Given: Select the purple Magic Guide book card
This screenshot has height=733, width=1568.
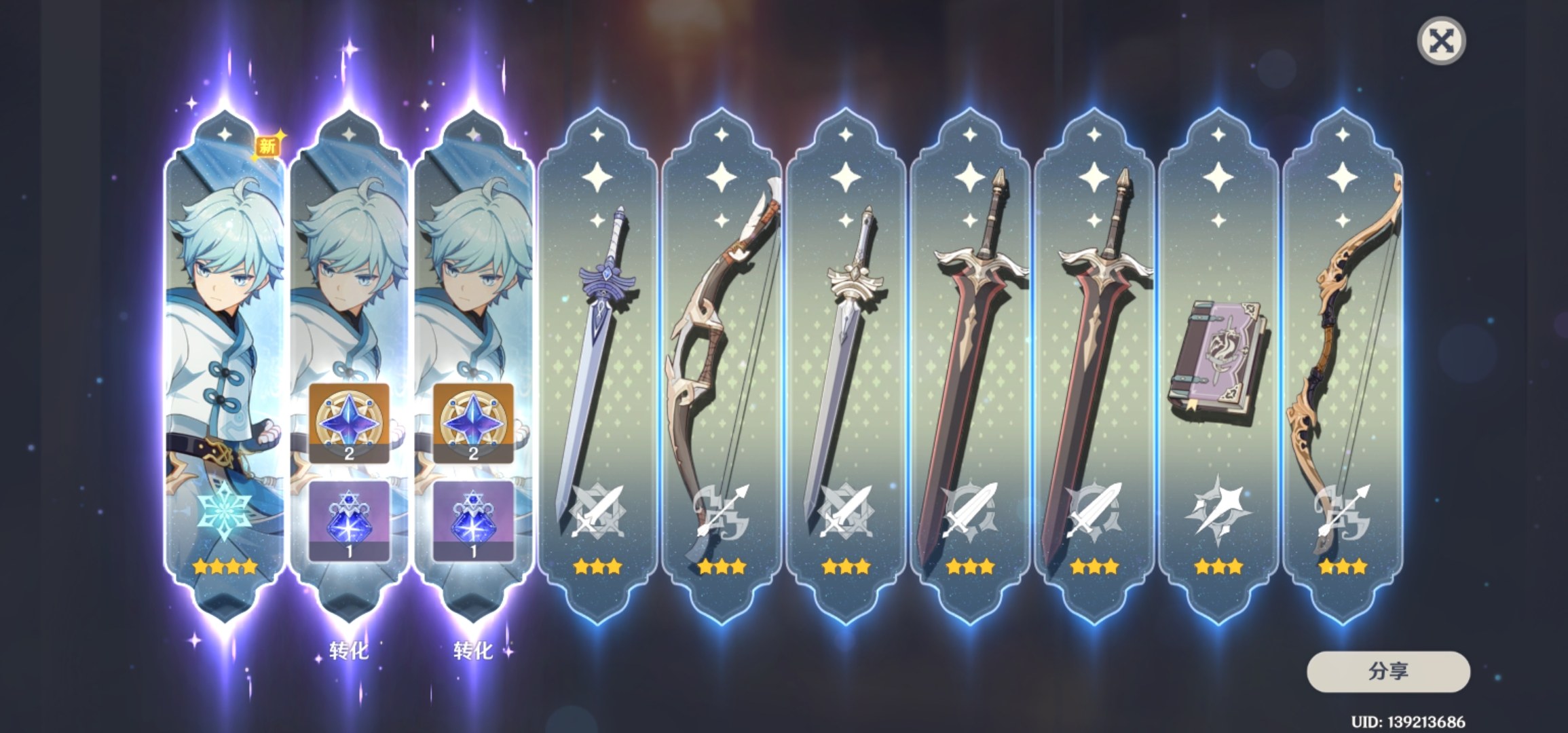Looking at the screenshot, I should 1218,366.
